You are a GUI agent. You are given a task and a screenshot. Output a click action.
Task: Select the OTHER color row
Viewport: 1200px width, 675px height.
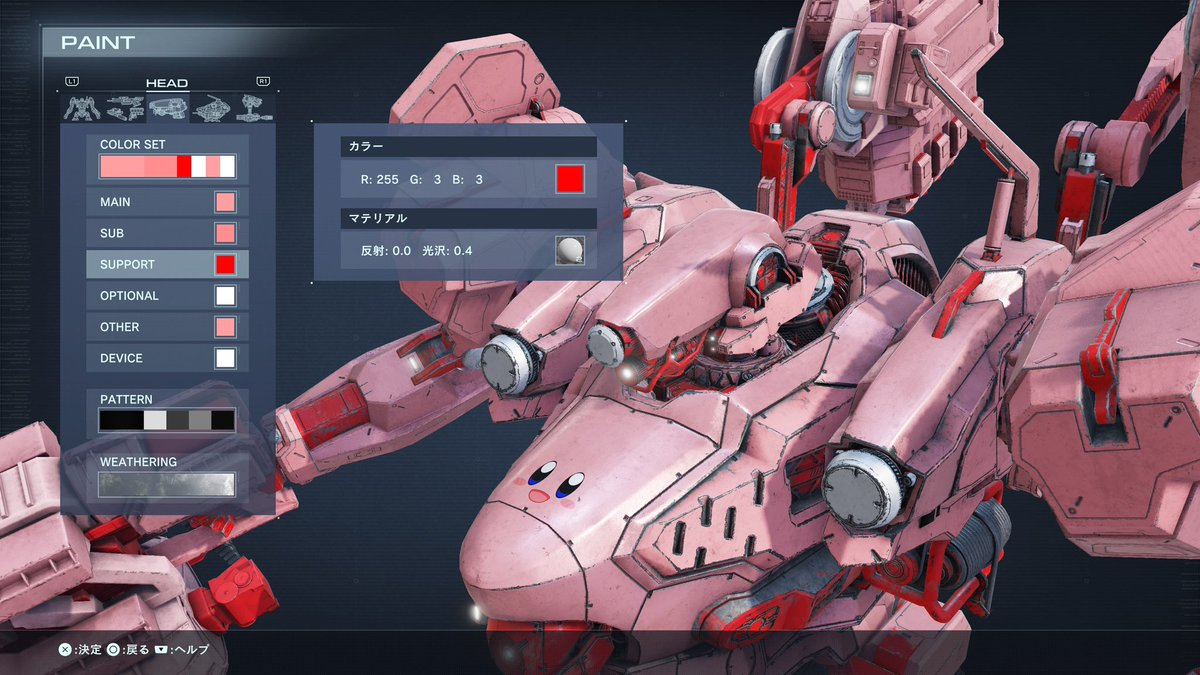tap(167, 327)
